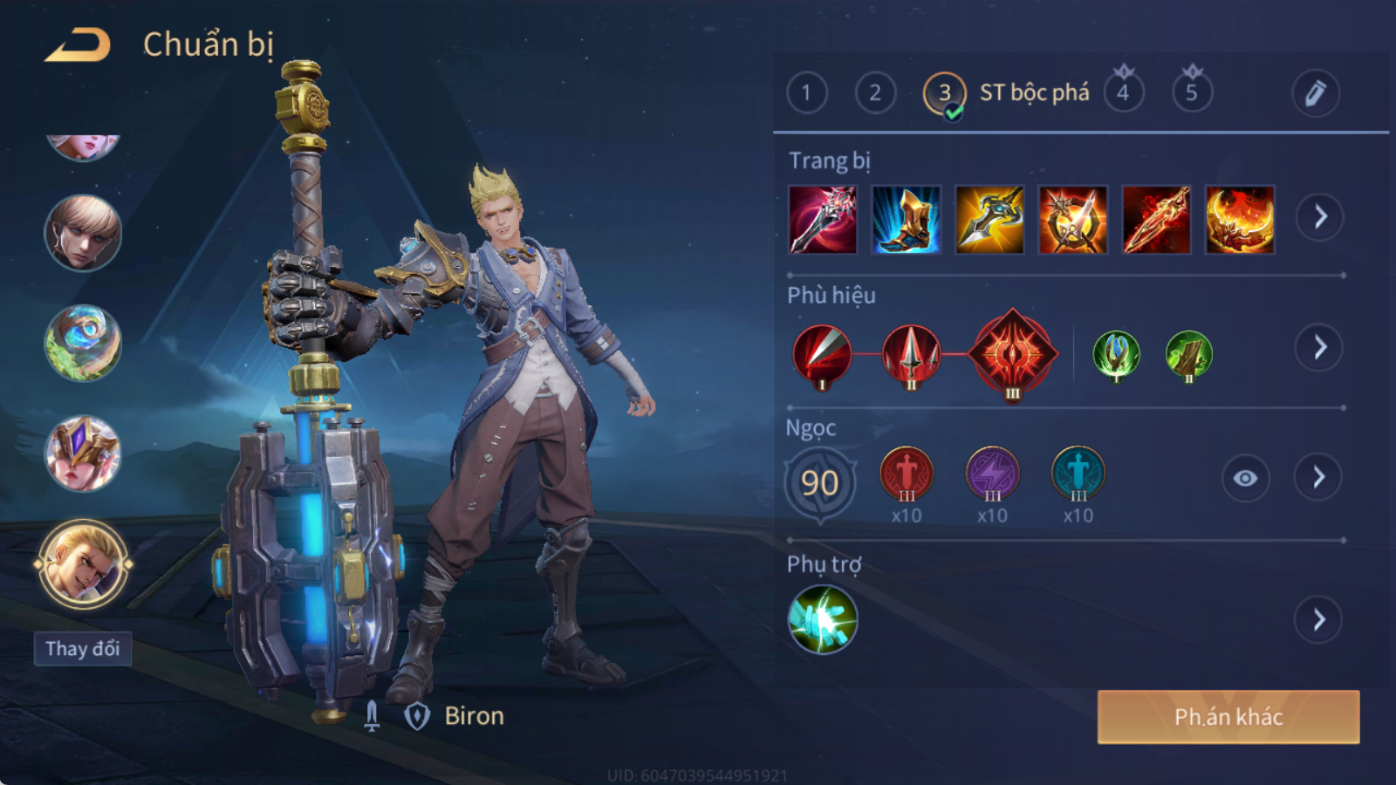The width and height of the screenshot is (1396, 785).
Task: Select the red sword rune
Action: point(906,474)
